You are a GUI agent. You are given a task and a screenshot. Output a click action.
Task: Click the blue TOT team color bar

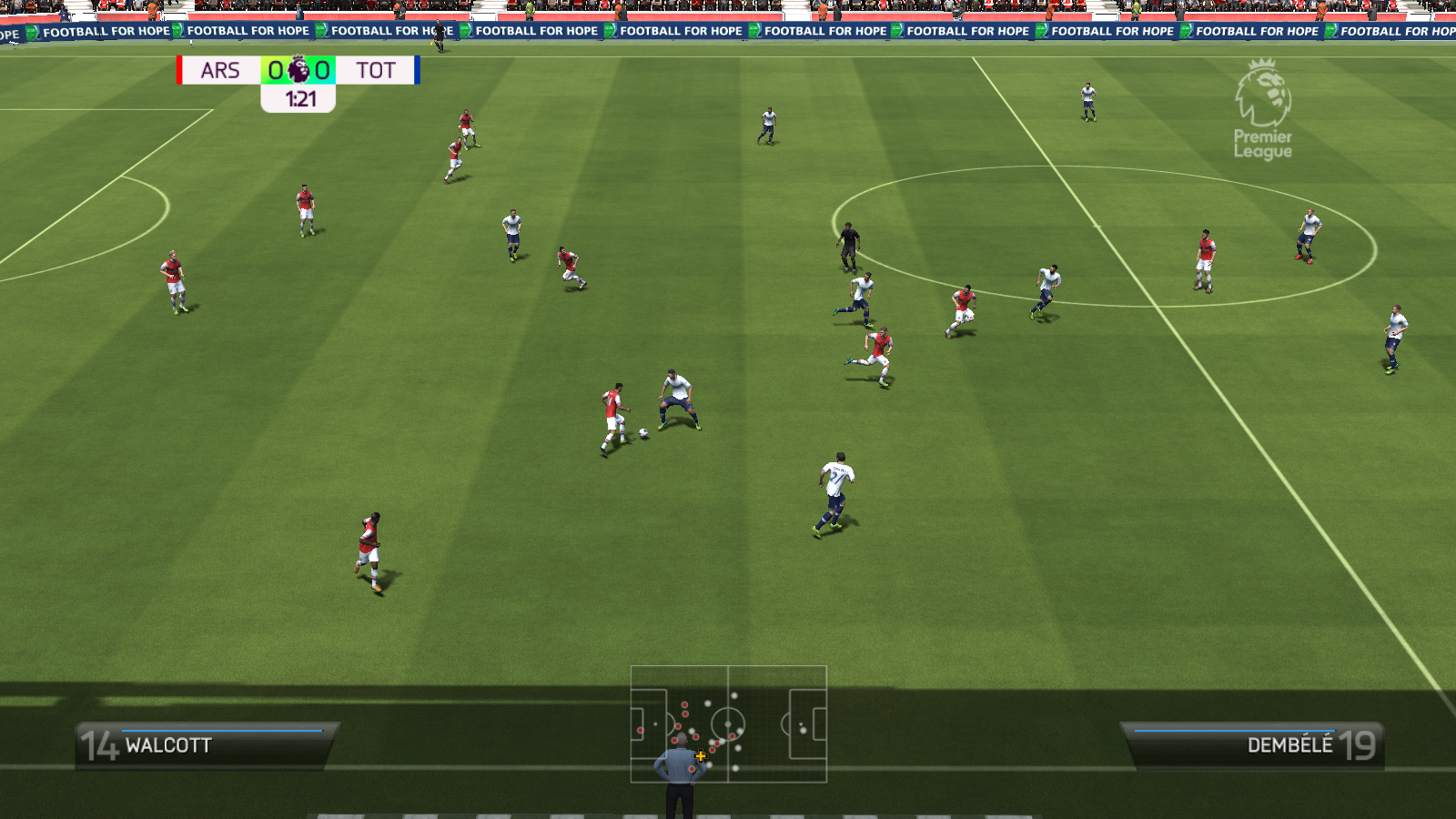pos(417,69)
